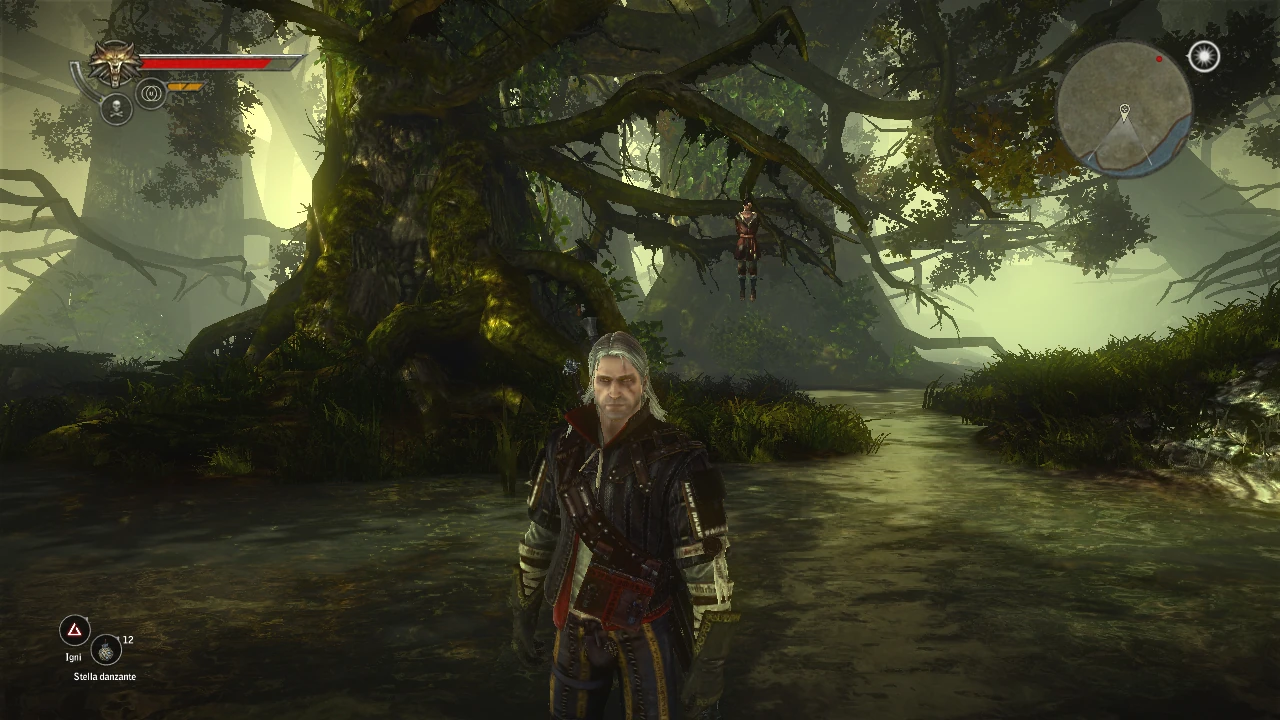Click the sun time-of-day icon near the minimap
The height and width of the screenshot is (720, 1280).
pyautogui.click(x=1202, y=57)
